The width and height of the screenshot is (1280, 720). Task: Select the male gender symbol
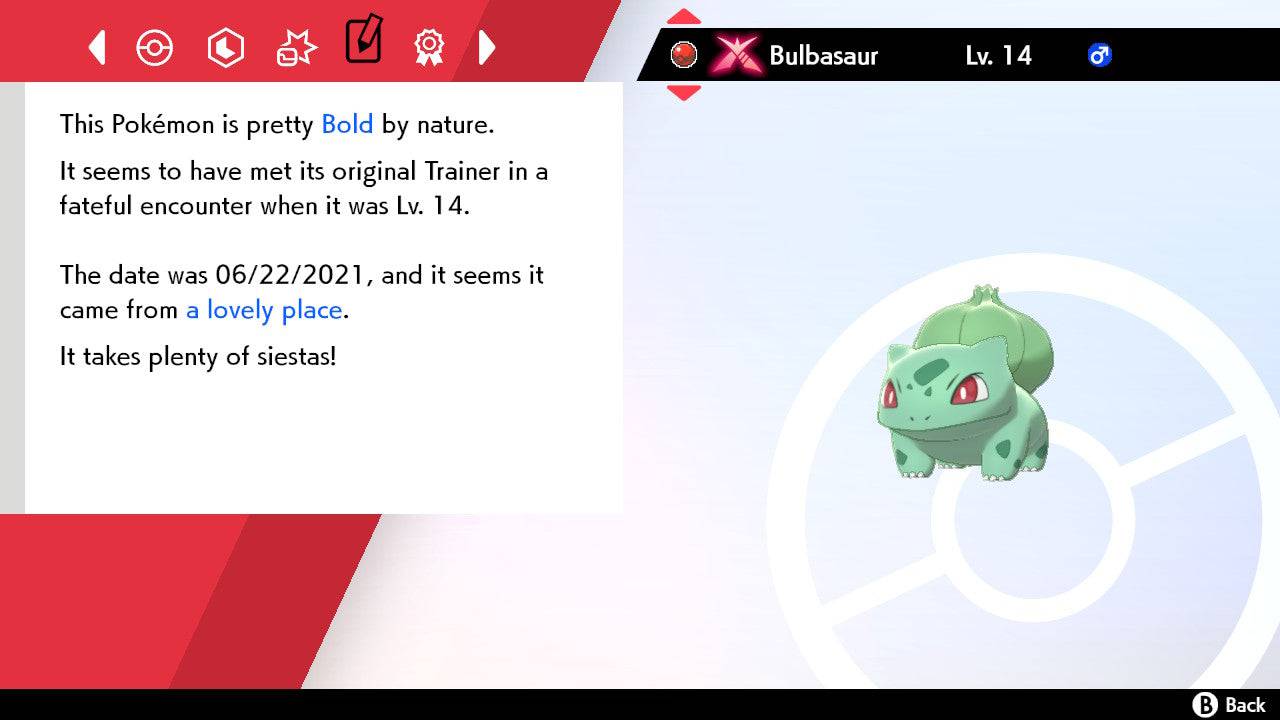point(1099,56)
